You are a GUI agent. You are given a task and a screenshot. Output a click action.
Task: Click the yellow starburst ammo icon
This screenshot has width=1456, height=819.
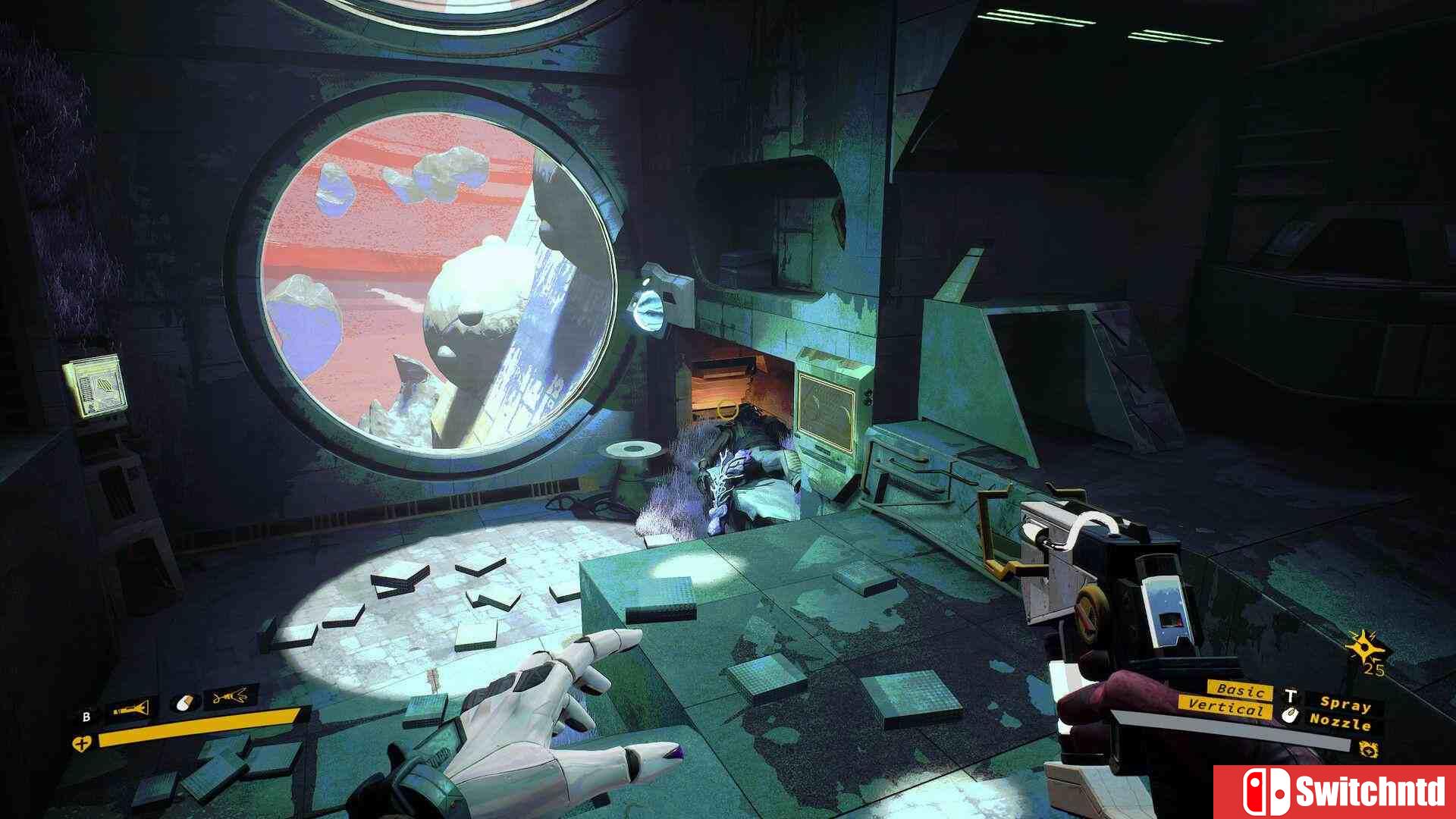point(1363,647)
